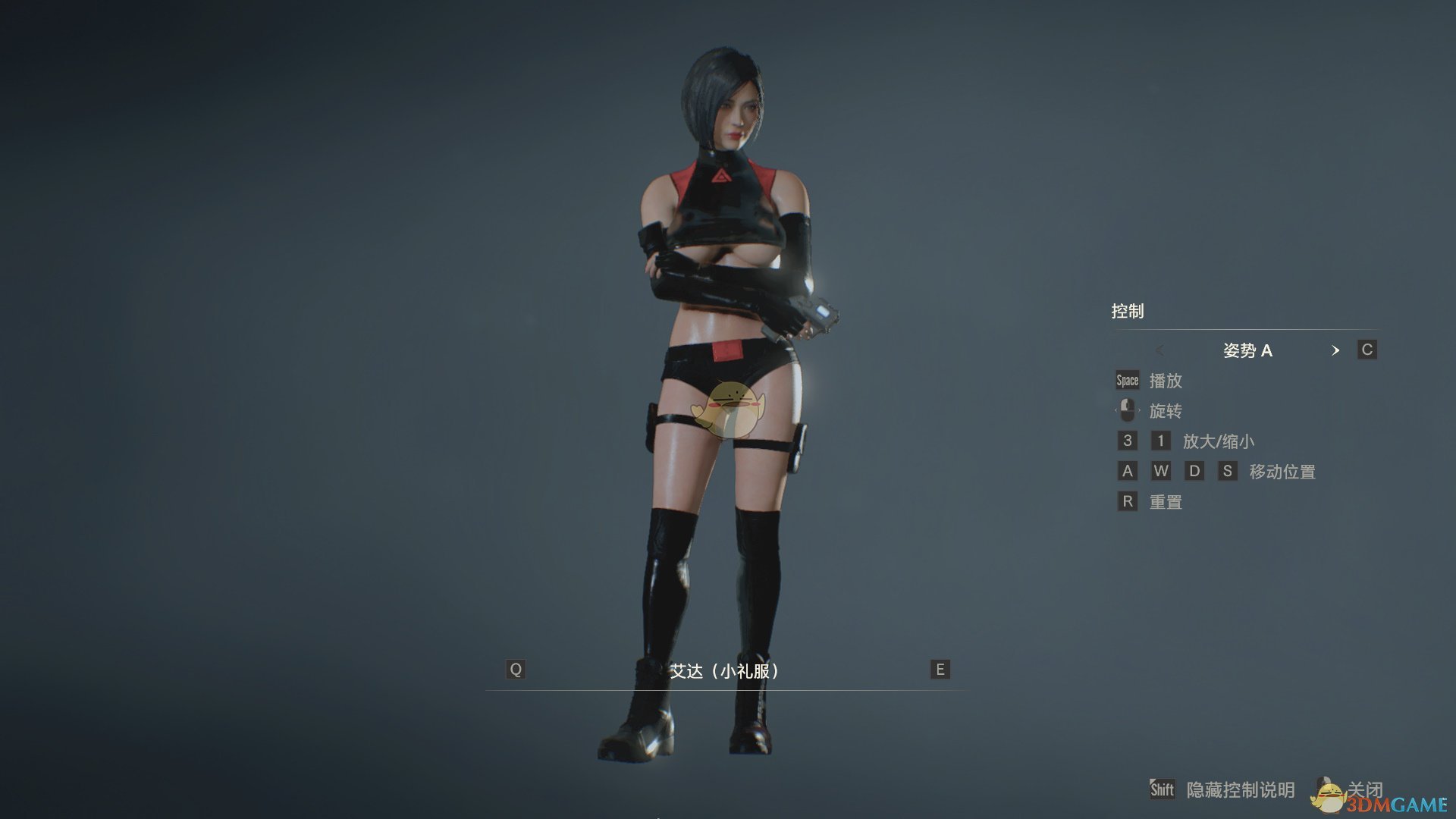Viewport: 1456px width, 819px height.
Task: Click the S key icon in the controls panel
Action: 1228,471
